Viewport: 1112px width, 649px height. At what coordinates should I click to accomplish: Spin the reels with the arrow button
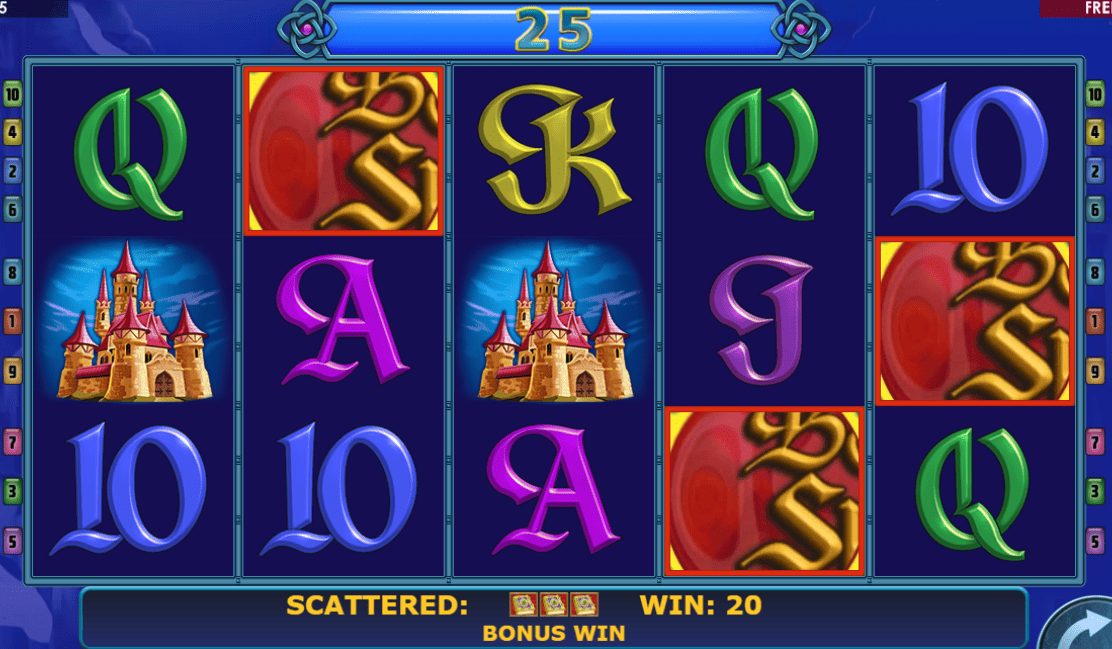1082,626
